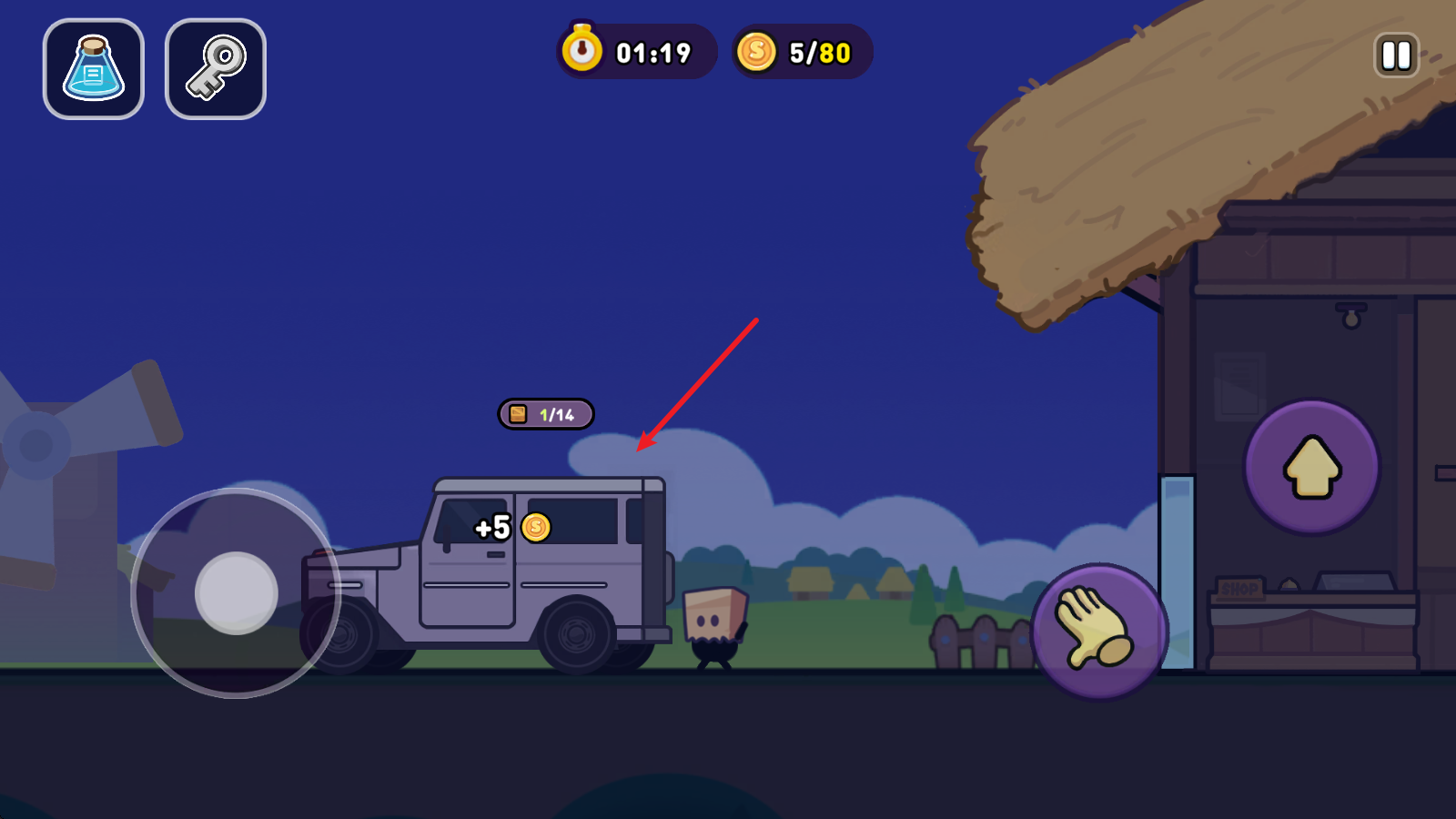Touch the virtual joystick thumb knob
The width and height of the screenshot is (1456, 819).
pos(237,593)
